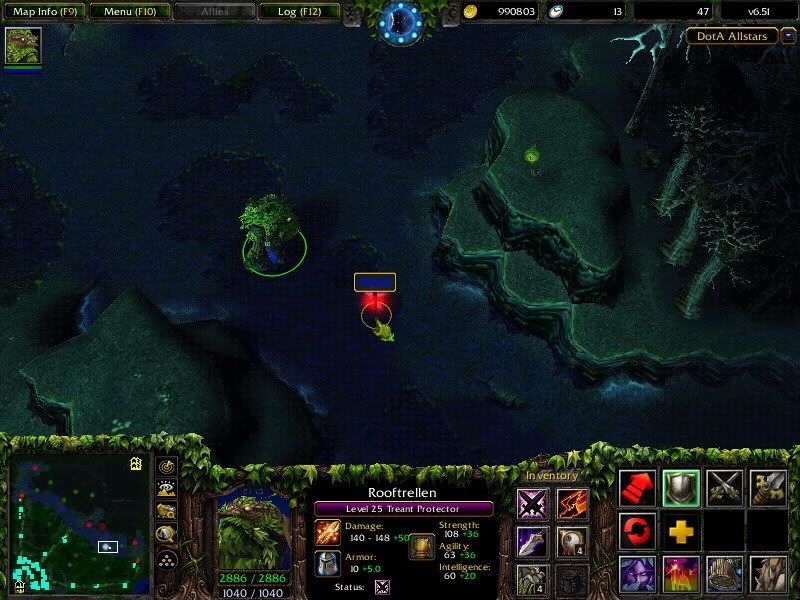Cast the purple-faced hero ability
Image resolution: width=800 pixels, height=600 pixels.
[638, 574]
